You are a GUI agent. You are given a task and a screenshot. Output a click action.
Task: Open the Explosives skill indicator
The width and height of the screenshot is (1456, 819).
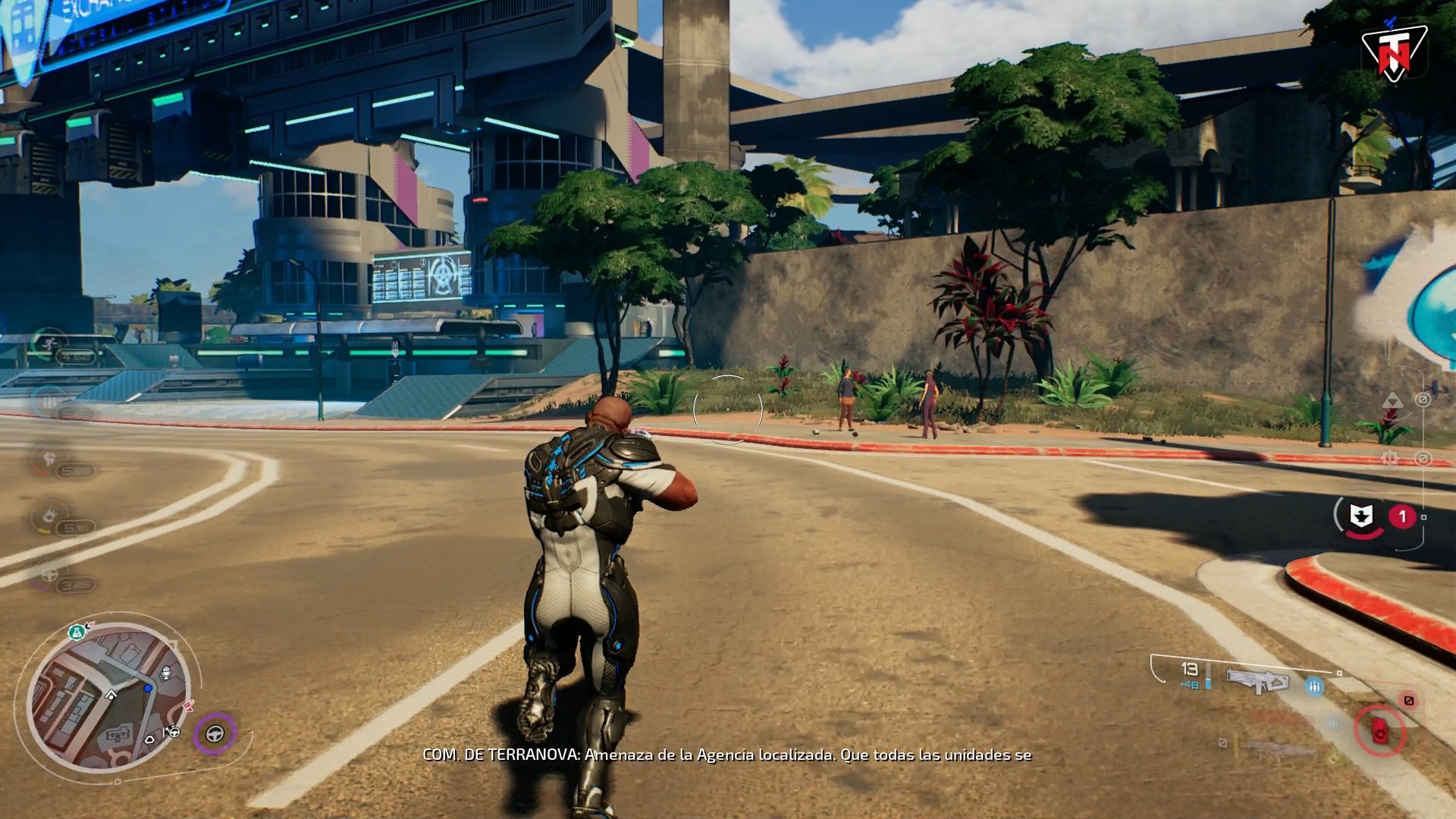(50, 516)
